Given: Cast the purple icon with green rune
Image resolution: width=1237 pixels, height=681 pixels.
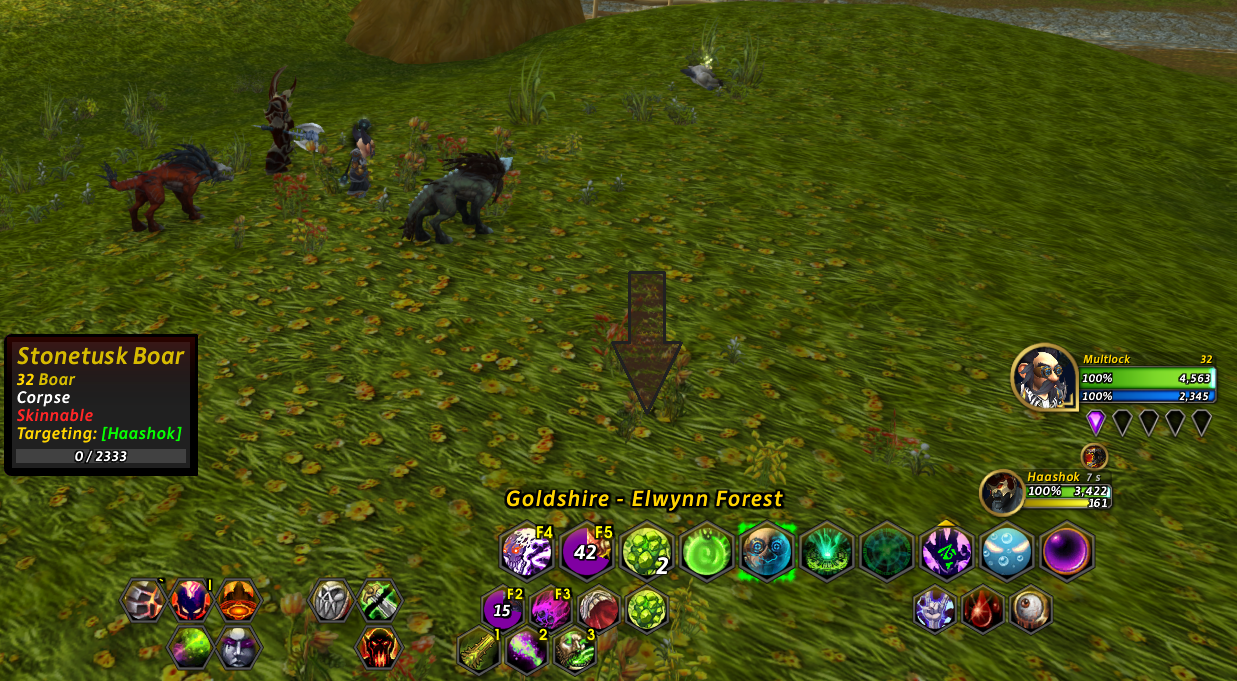Looking at the screenshot, I should tap(947, 551).
